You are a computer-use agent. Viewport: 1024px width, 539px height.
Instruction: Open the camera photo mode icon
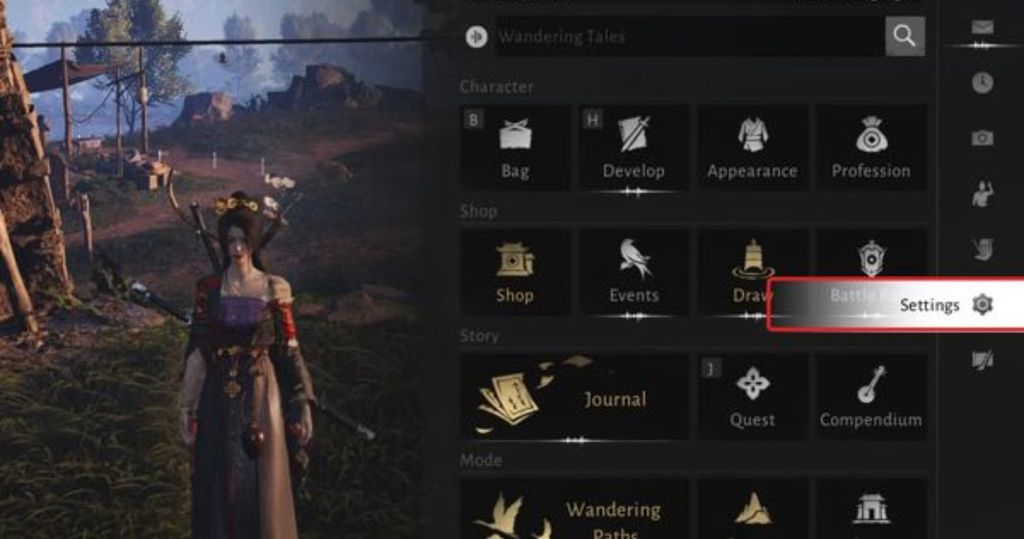(982, 138)
